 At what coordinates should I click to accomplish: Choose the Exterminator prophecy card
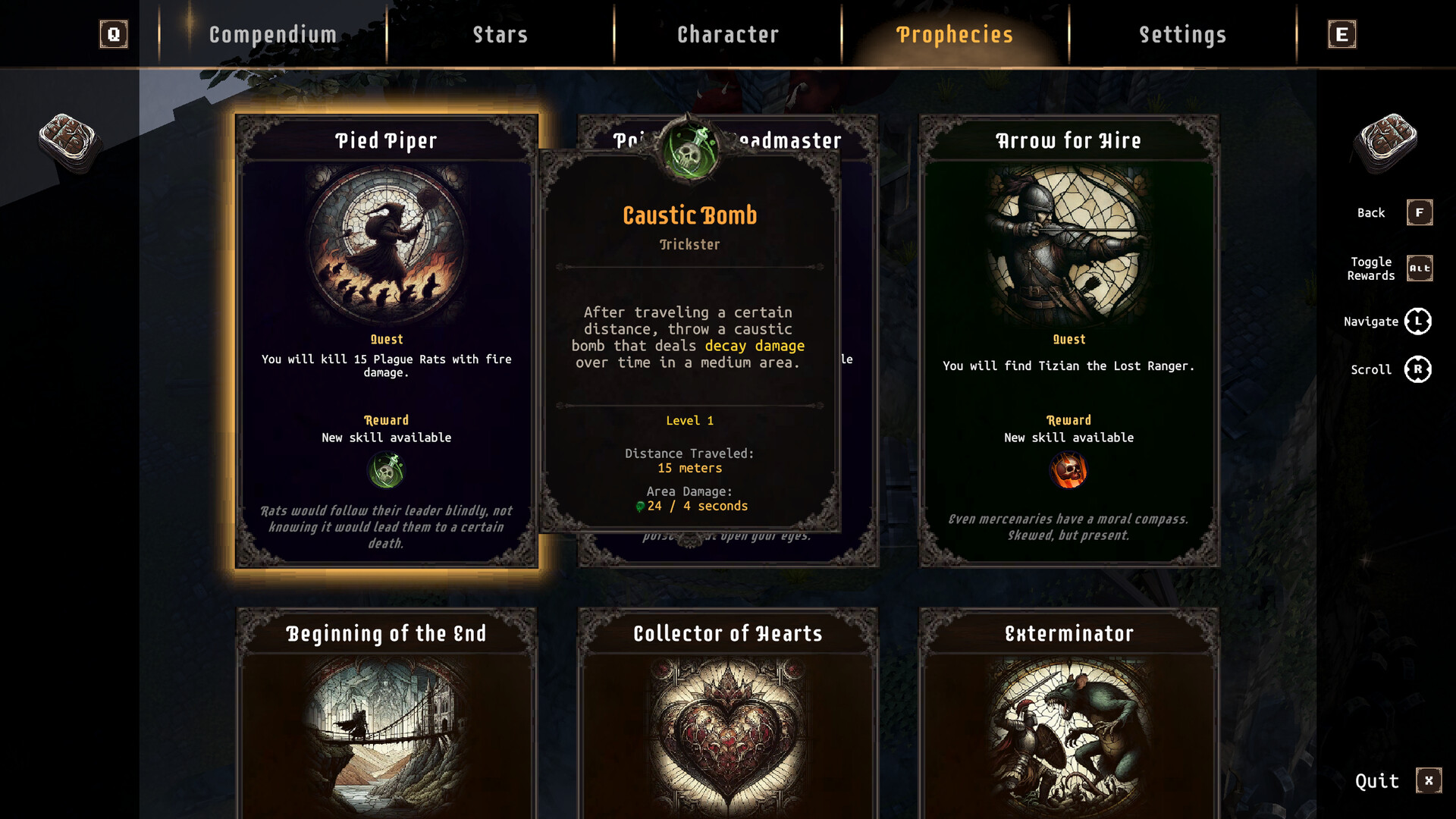coord(1068,713)
